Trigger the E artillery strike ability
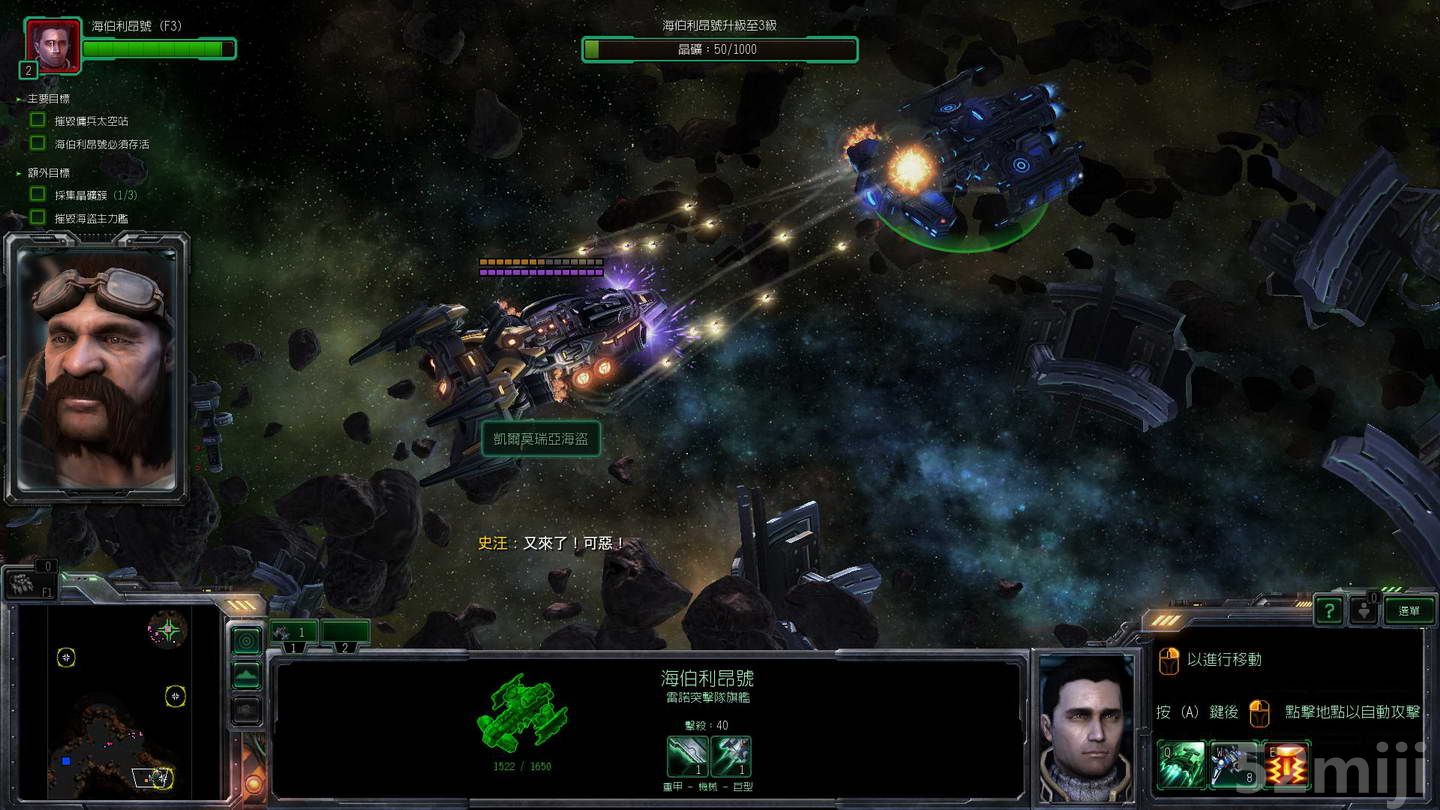The image size is (1440, 810). tap(1286, 763)
